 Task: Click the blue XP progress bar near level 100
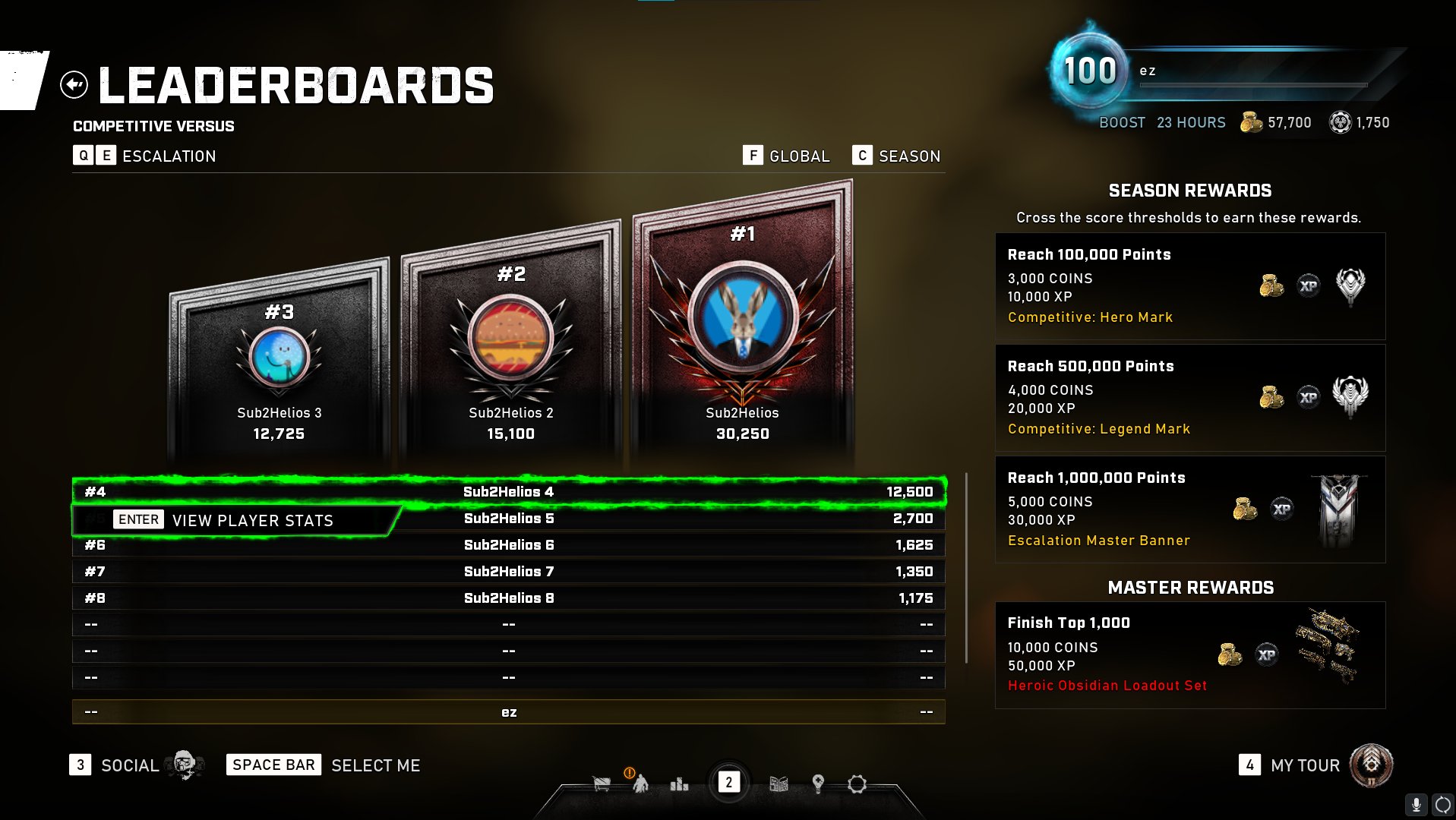pyautogui.click(x=1253, y=85)
